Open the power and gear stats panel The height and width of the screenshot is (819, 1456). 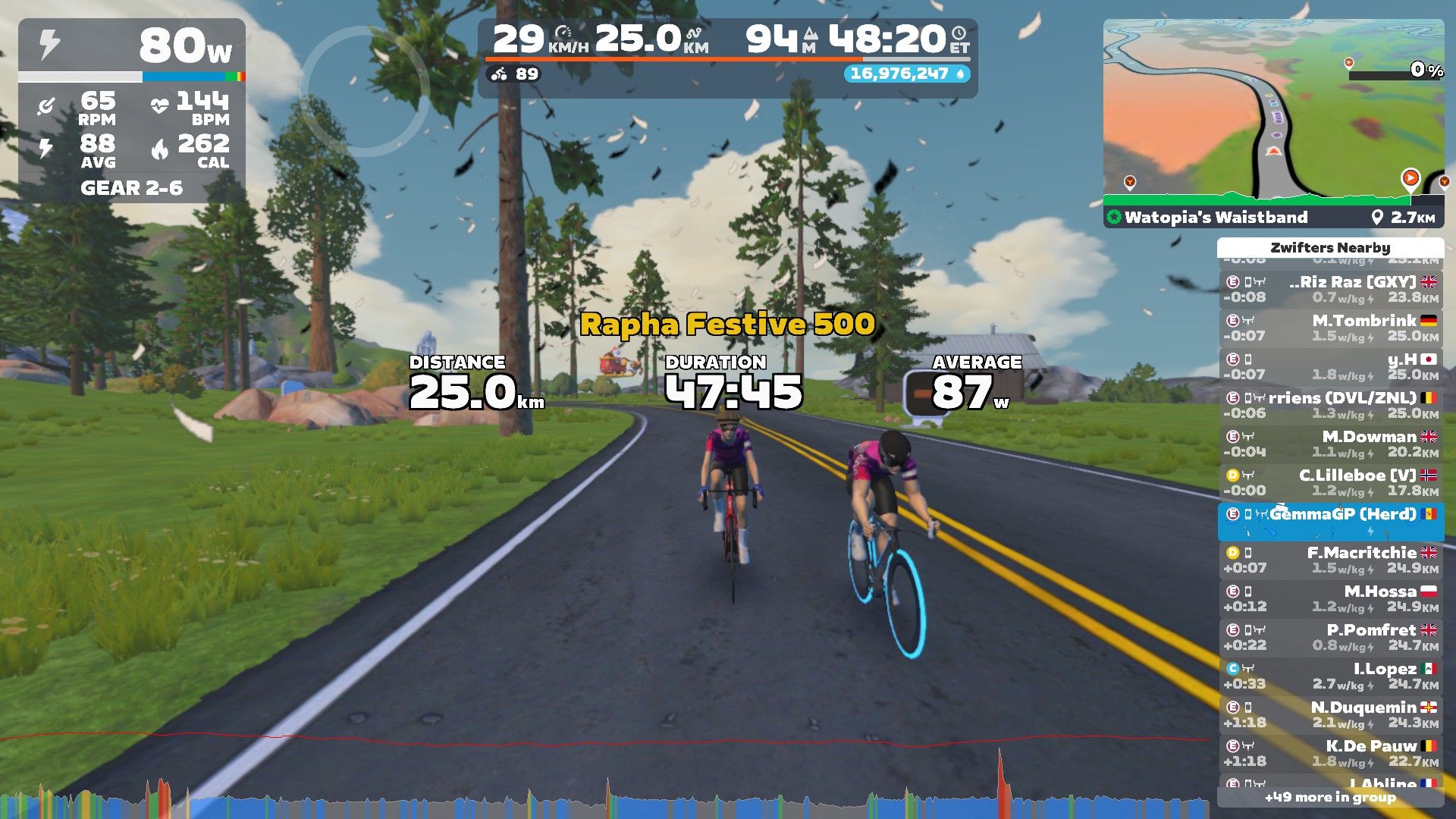point(132,111)
